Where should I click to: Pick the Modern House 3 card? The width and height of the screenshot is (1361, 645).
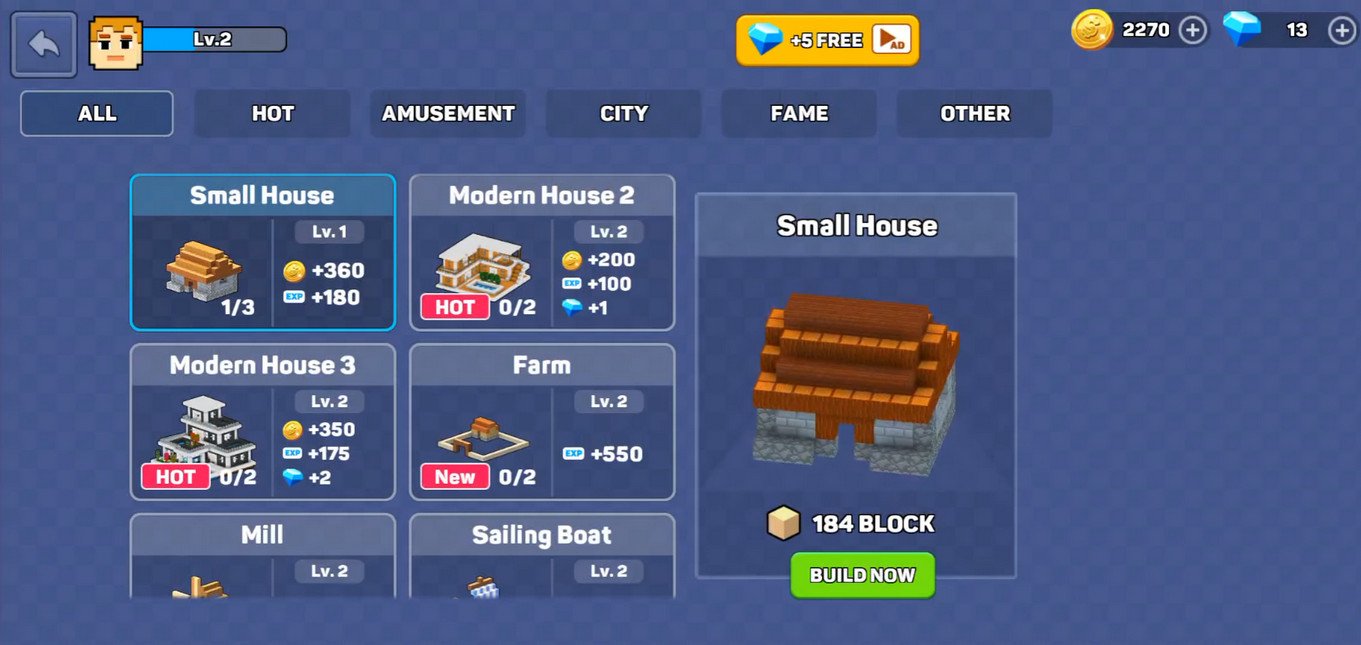pos(262,422)
